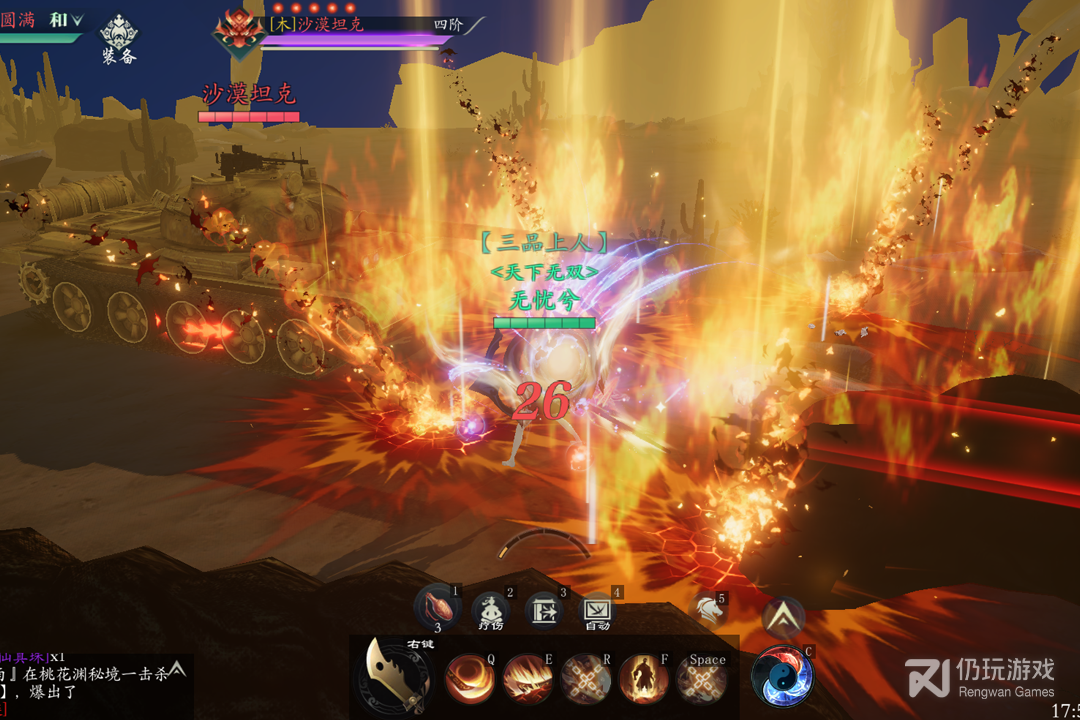Activate the 疗伤 healing meditation icon
Viewport: 1080px width, 720px height.
(x=491, y=610)
